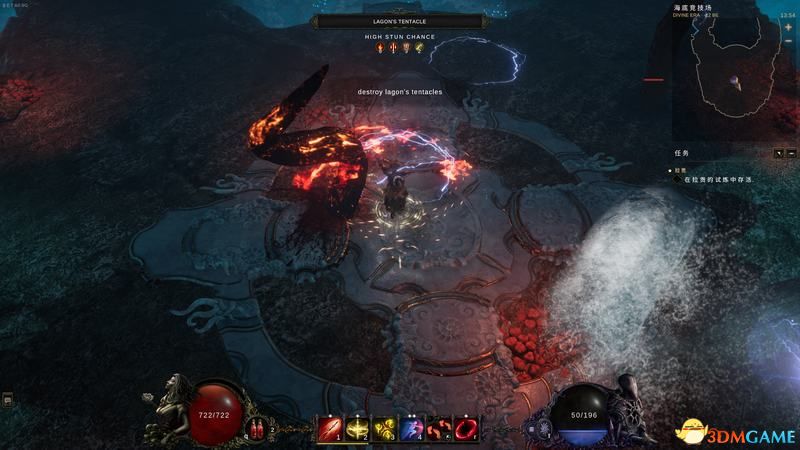This screenshot has width=800, height=450.
Task: Use the golden burst skill in slot 2
Action: [x=356, y=428]
